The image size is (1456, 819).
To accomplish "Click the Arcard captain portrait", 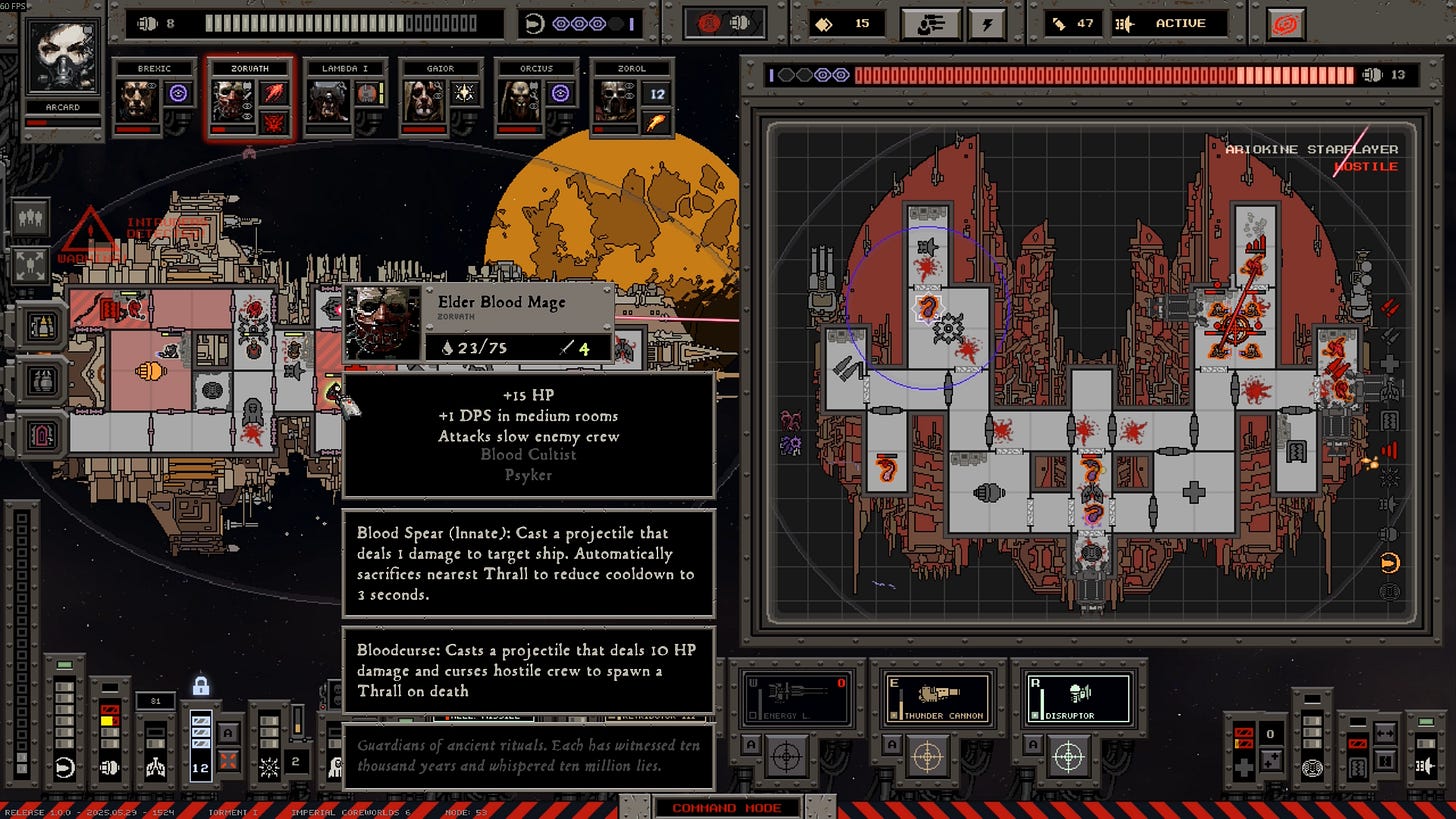I will click(62, 59).
